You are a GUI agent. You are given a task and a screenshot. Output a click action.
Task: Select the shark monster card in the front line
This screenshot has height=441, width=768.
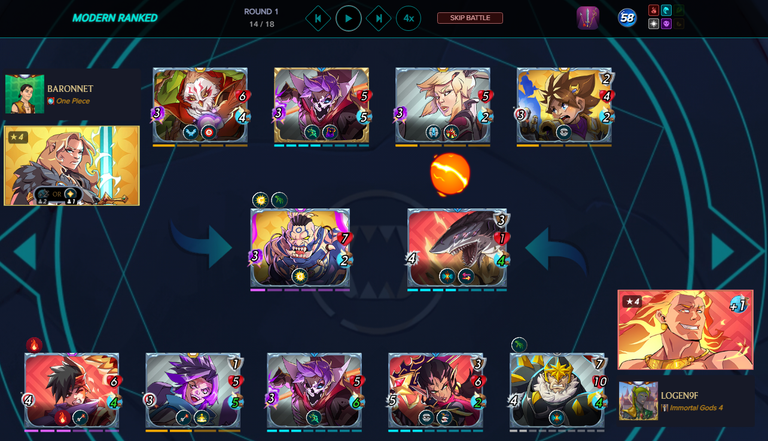(457, 250)
